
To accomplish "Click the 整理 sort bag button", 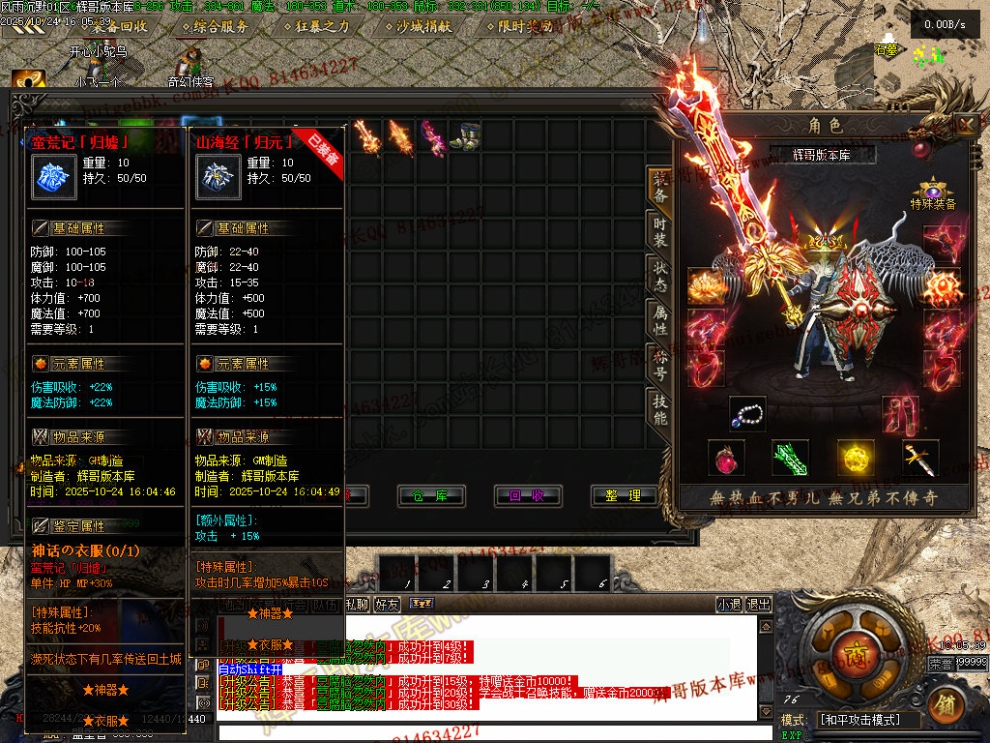I will [x=624, y=495].
